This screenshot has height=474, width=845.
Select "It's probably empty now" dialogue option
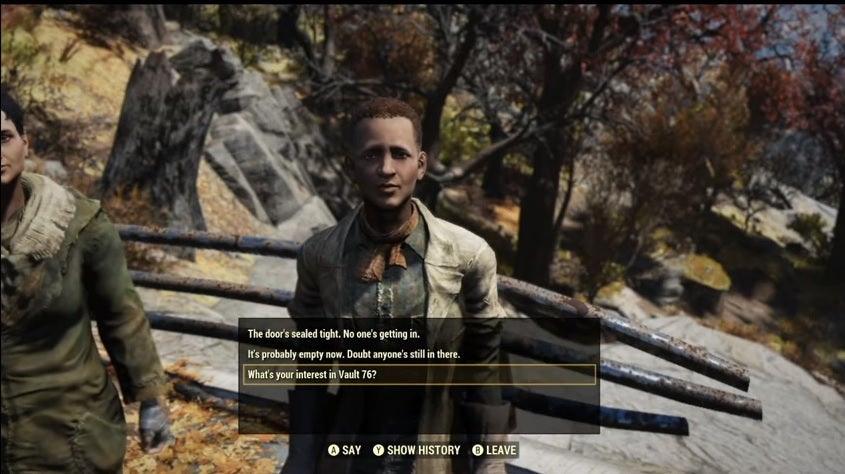(364, 354)
